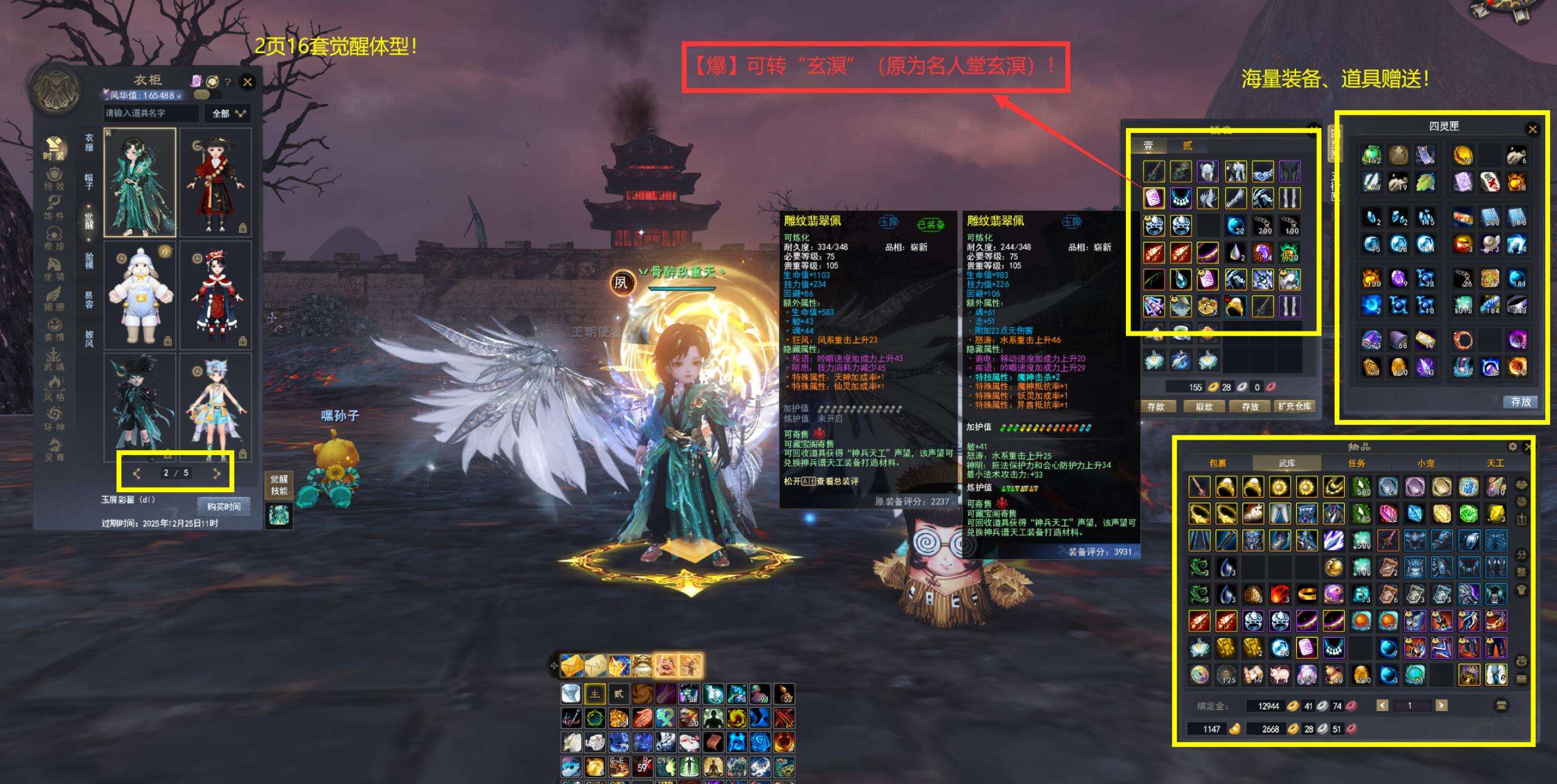Open the 坐骑 category in the wardrobe sidebar
Viewport: 1557px width, 784px height.
[x=54, y=270]
